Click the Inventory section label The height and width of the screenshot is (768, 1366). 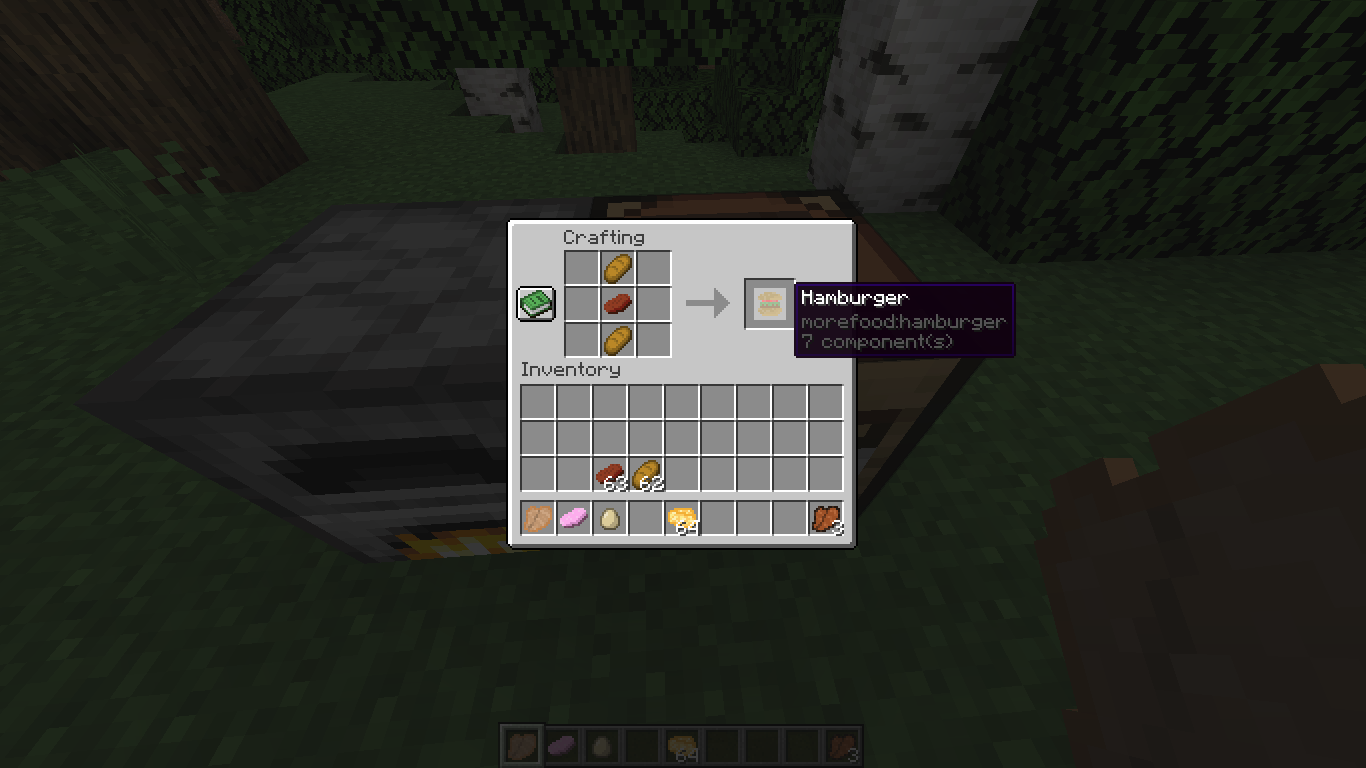tap(571, 369)
